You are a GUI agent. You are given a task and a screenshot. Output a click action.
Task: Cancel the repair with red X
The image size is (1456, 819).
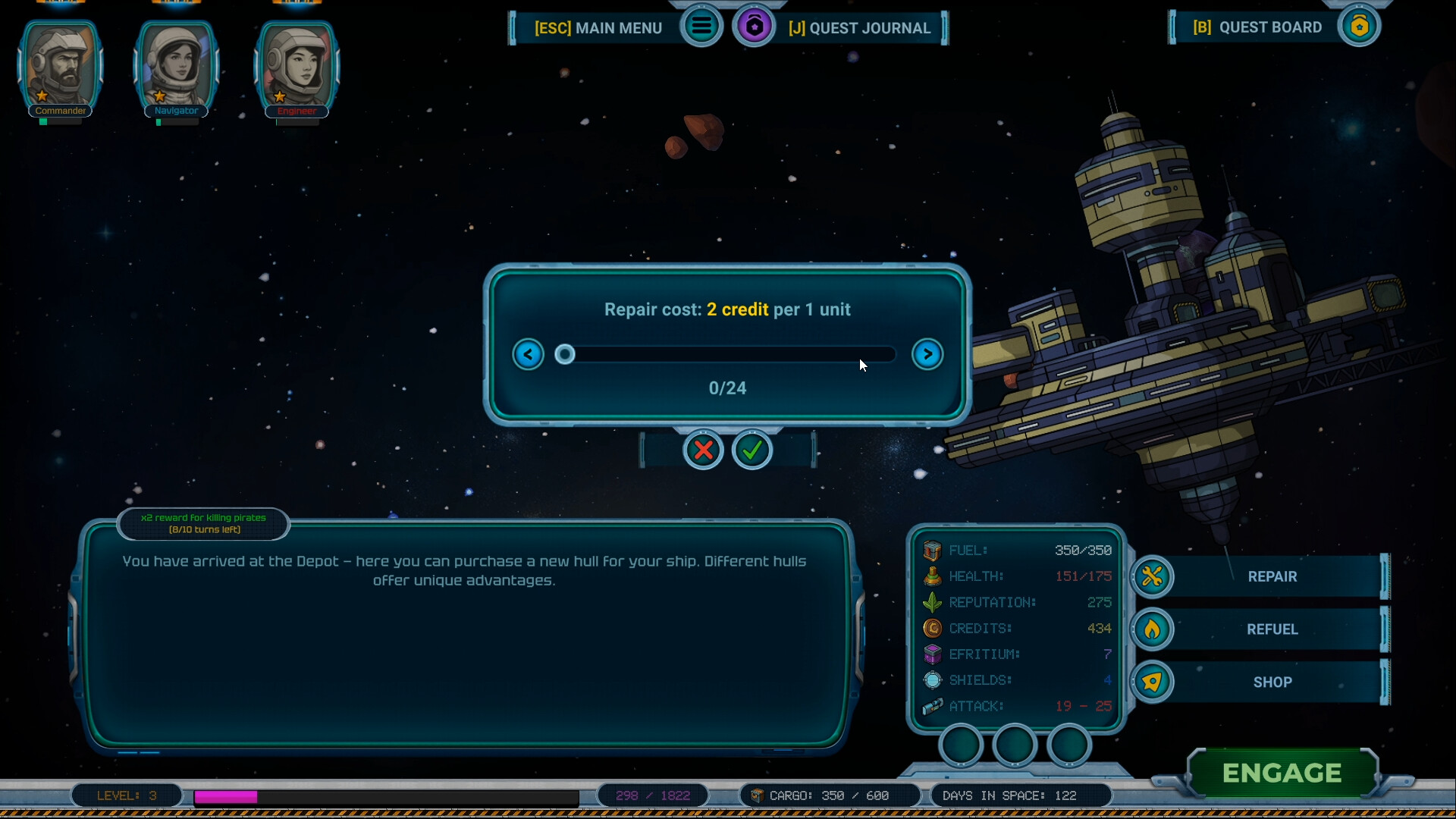pos(703,450)
